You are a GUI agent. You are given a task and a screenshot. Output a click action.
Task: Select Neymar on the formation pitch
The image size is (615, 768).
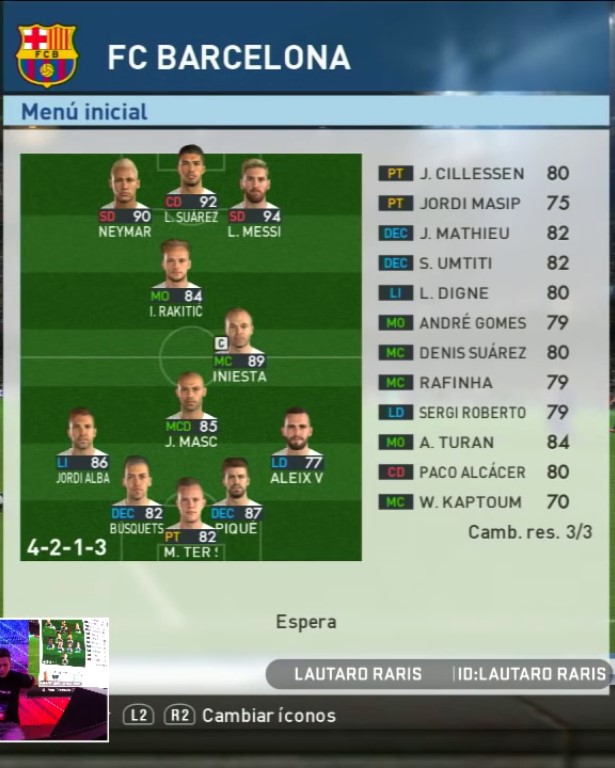[x=125, y=198]
